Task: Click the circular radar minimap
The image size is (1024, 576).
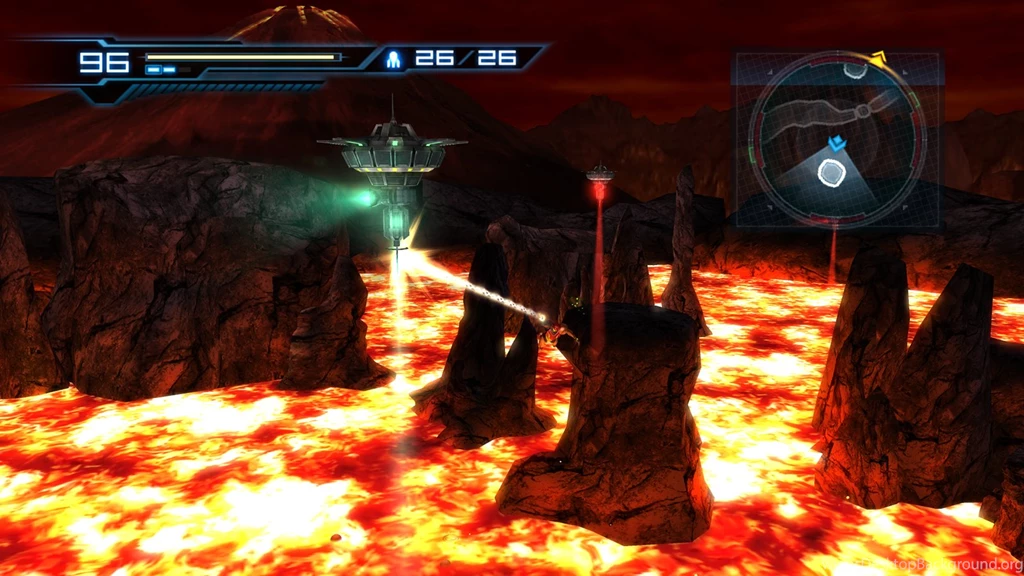Action: coord(836,139)
